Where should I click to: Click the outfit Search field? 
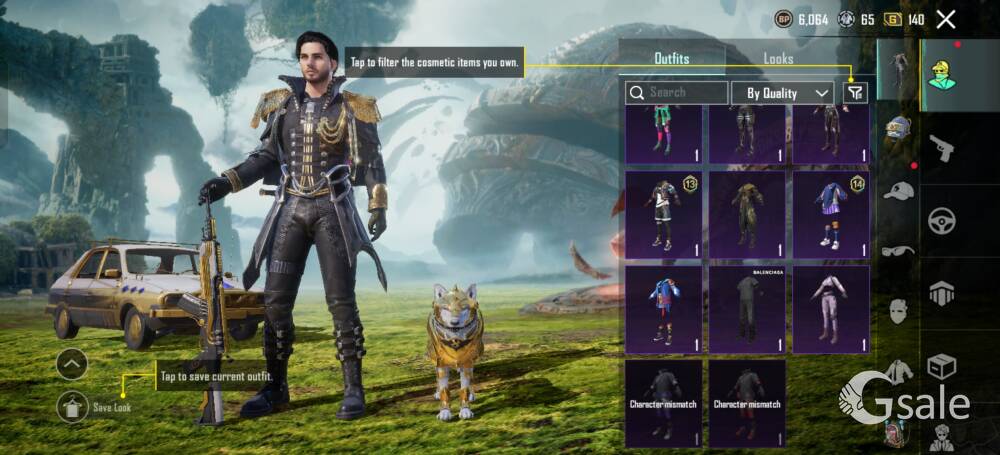coord(677,93)
